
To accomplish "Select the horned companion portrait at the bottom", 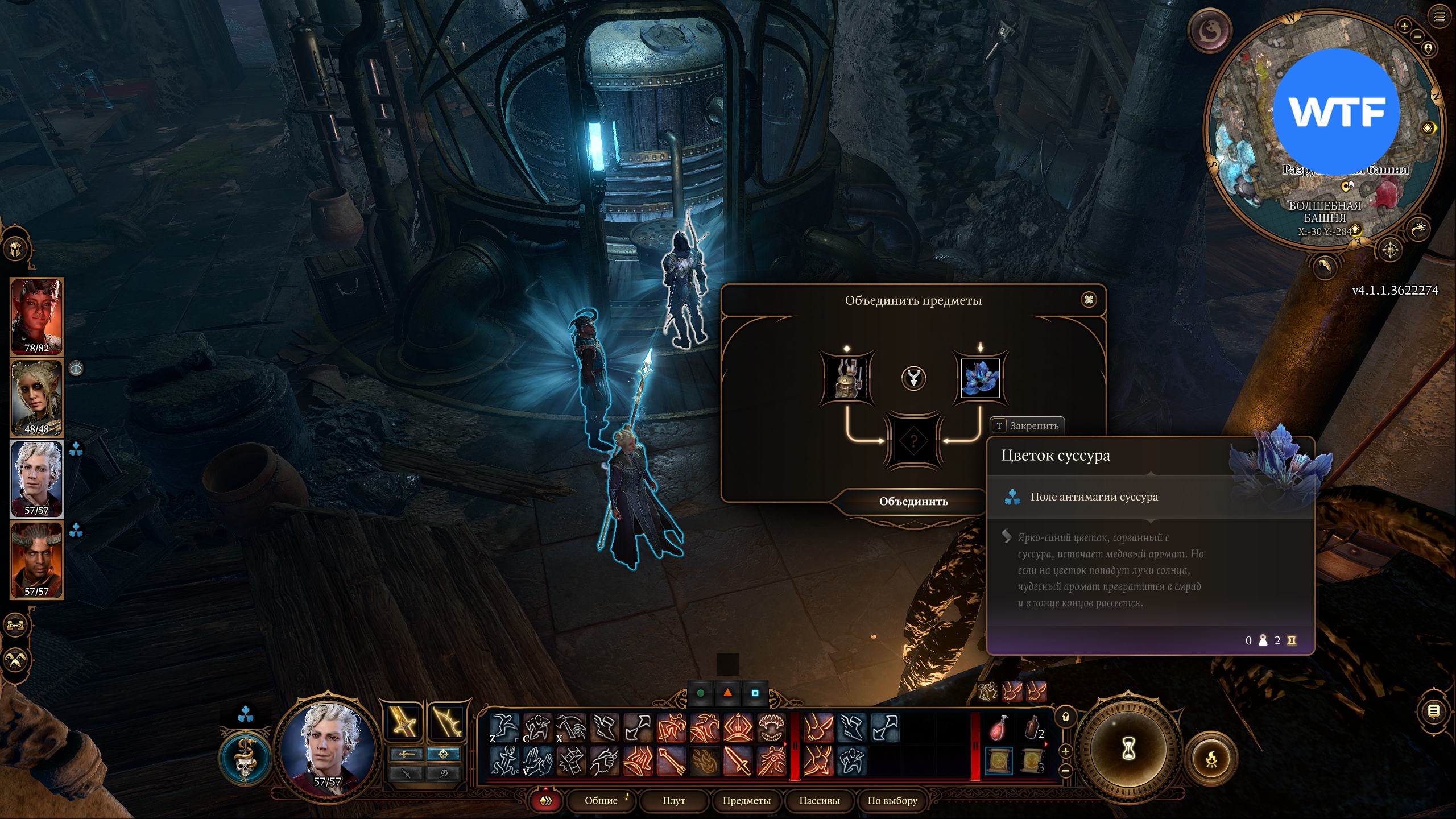I will coord(36,560).
